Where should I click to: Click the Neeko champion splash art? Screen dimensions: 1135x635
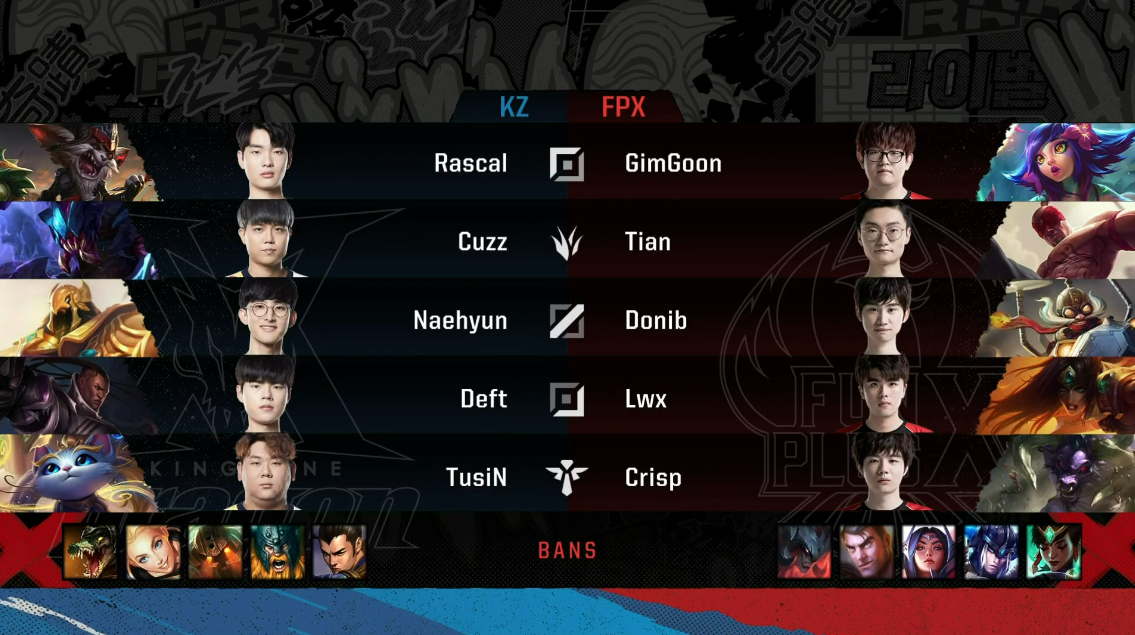pos(1060,162)
